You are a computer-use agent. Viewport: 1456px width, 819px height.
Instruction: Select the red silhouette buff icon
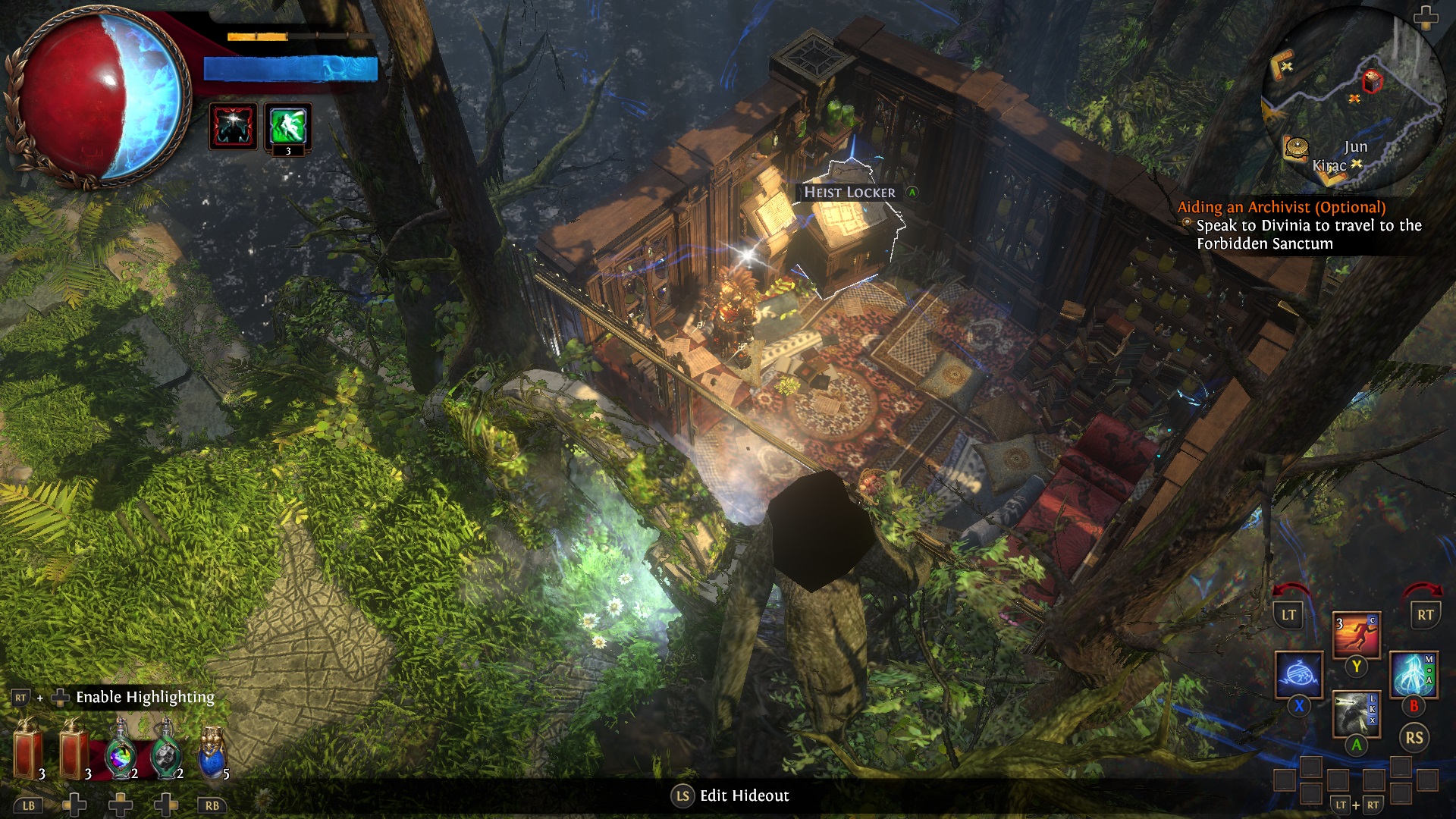(233, 126)
